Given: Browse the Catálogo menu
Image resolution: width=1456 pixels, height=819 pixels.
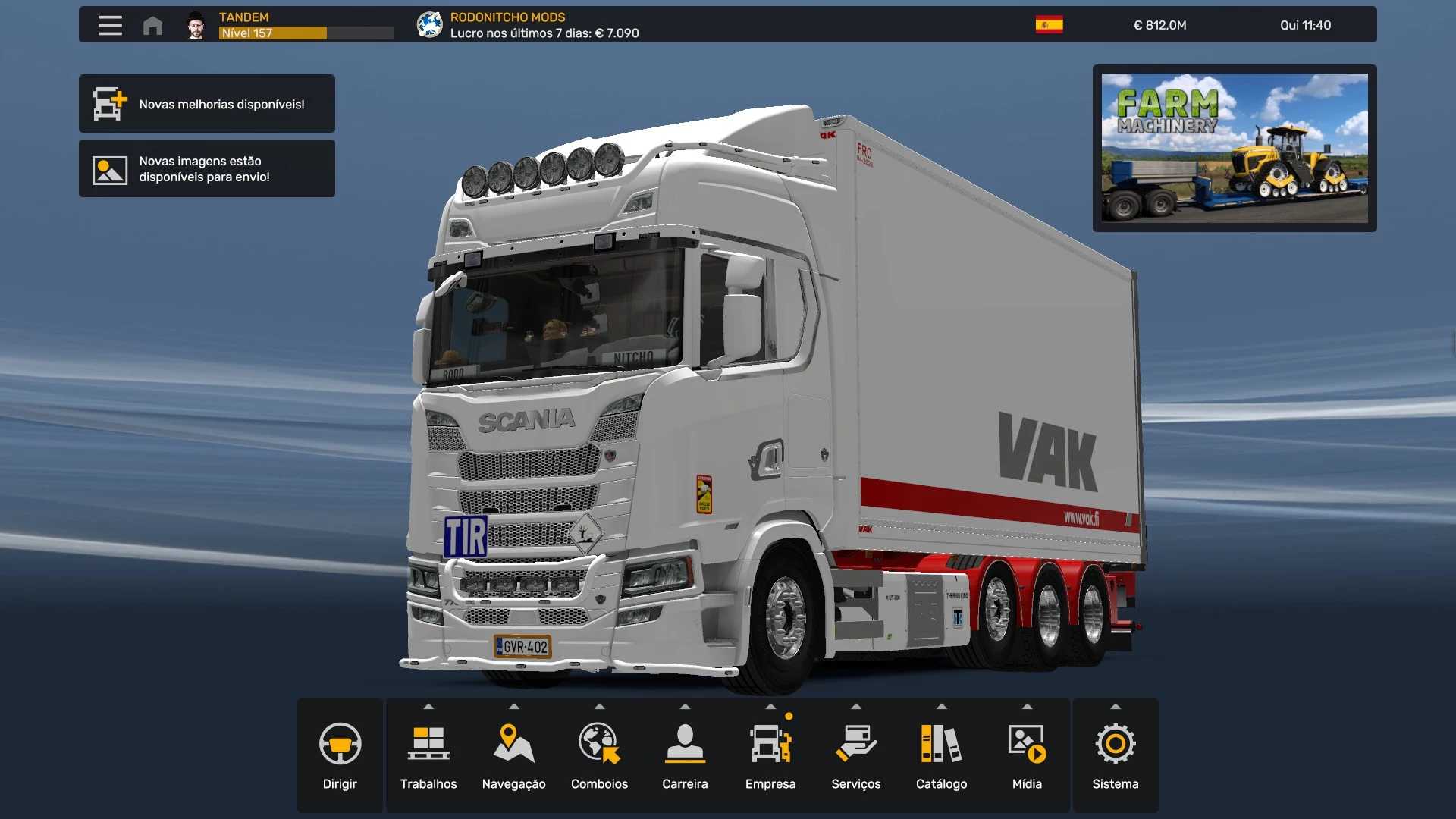Looking at the screenshot, I should pos(941,755).
